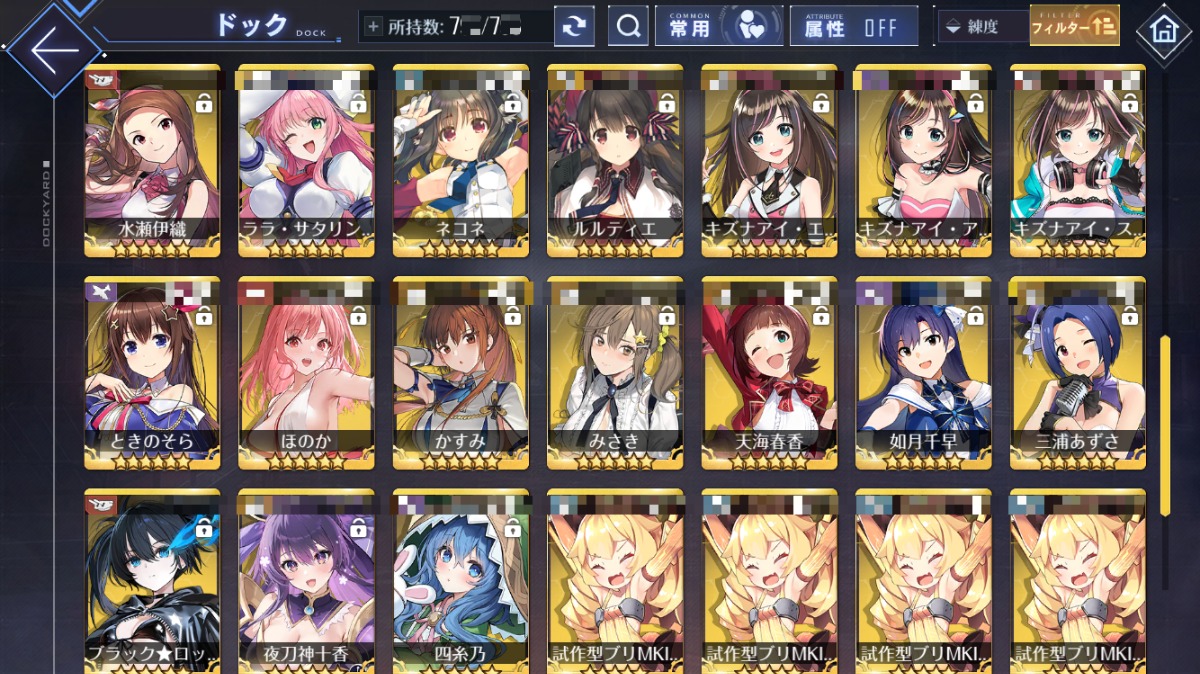Select the 水瀬伊織 ship card
The width and height of the screenshot is (1200, 674).
click(x=152, y=160)
